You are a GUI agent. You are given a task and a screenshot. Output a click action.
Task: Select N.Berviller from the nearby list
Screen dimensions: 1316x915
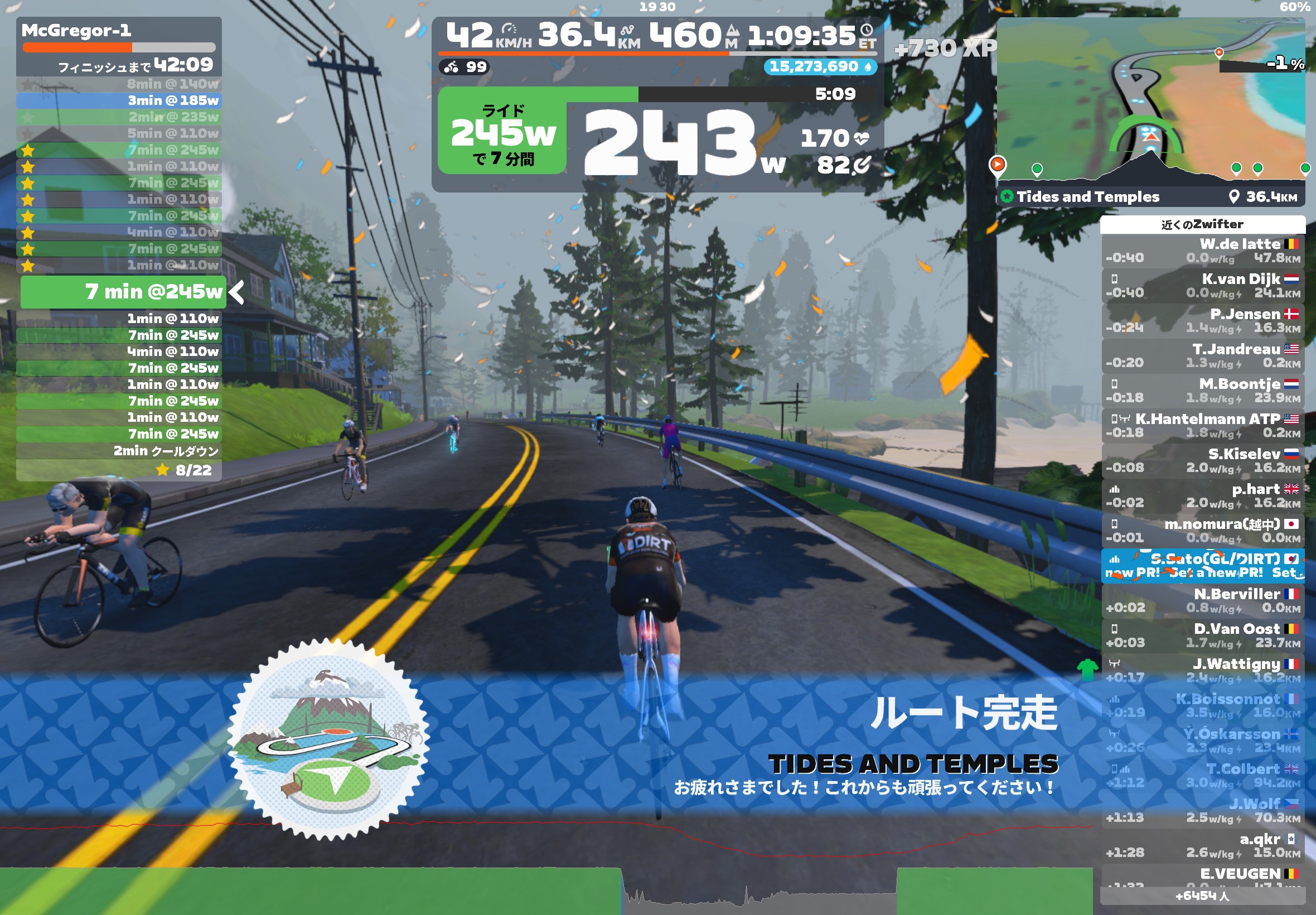1202,601
